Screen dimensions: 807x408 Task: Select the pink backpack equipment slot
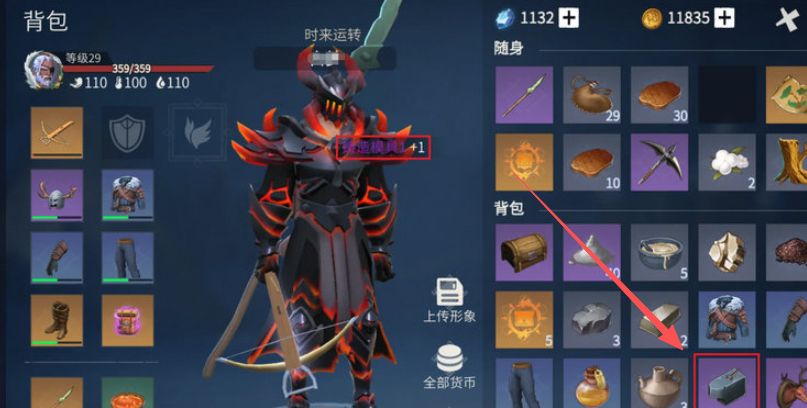(x=127, y=320)
